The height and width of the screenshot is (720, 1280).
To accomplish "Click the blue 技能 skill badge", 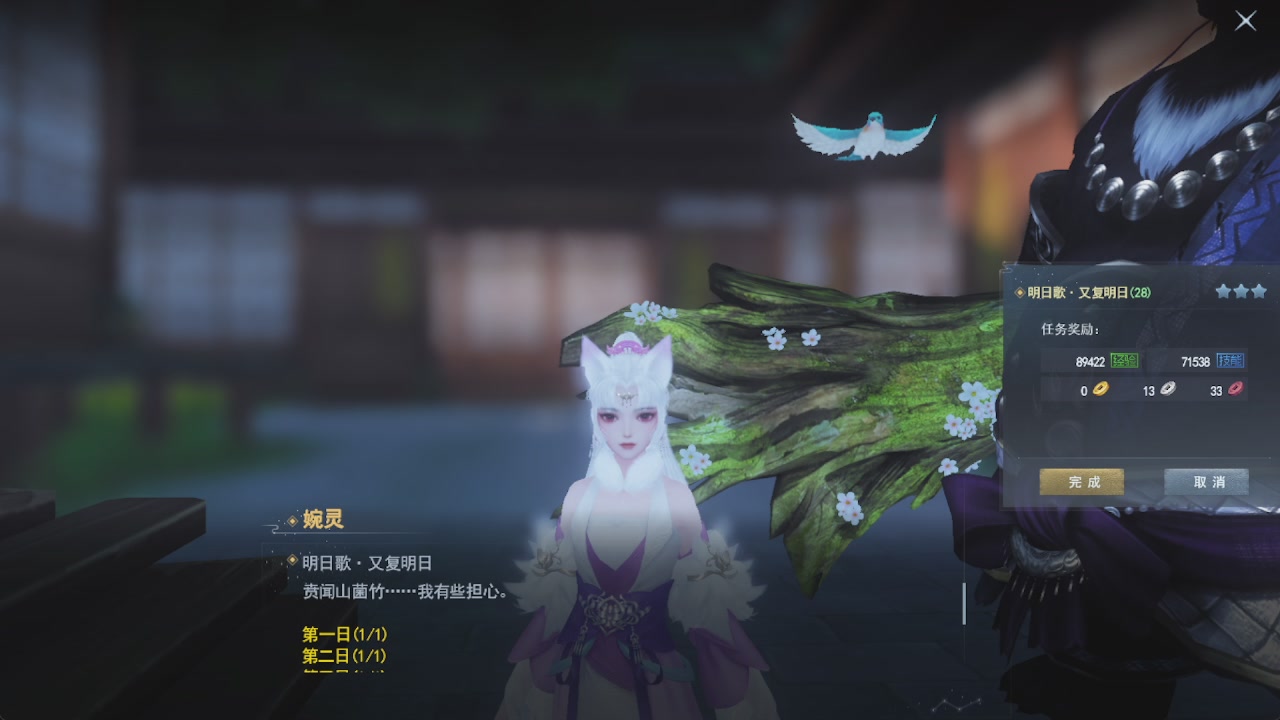I will click(x=1231, y=361).
